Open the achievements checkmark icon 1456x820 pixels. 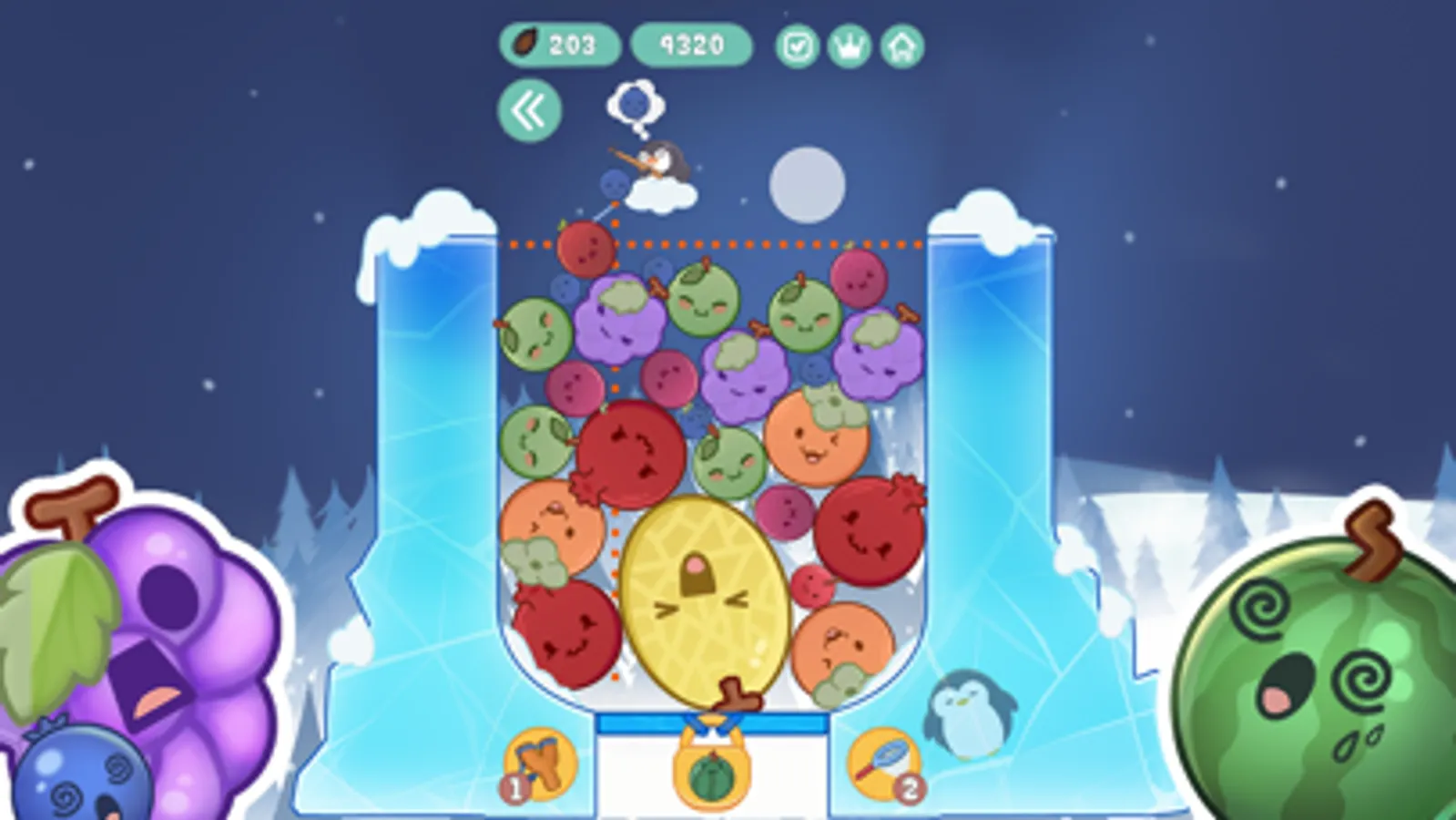[x=796, y=45]
